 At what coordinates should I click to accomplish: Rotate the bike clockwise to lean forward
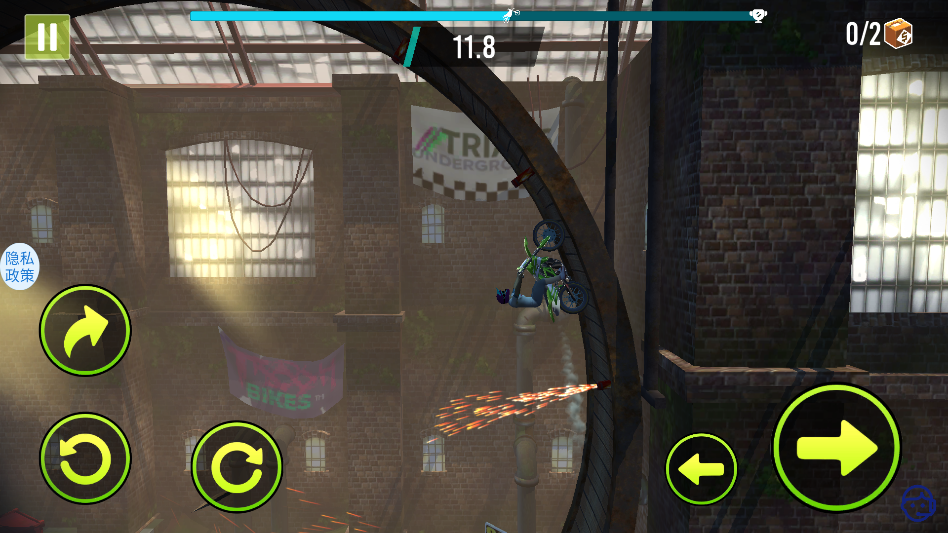click(x=237, y=466)
